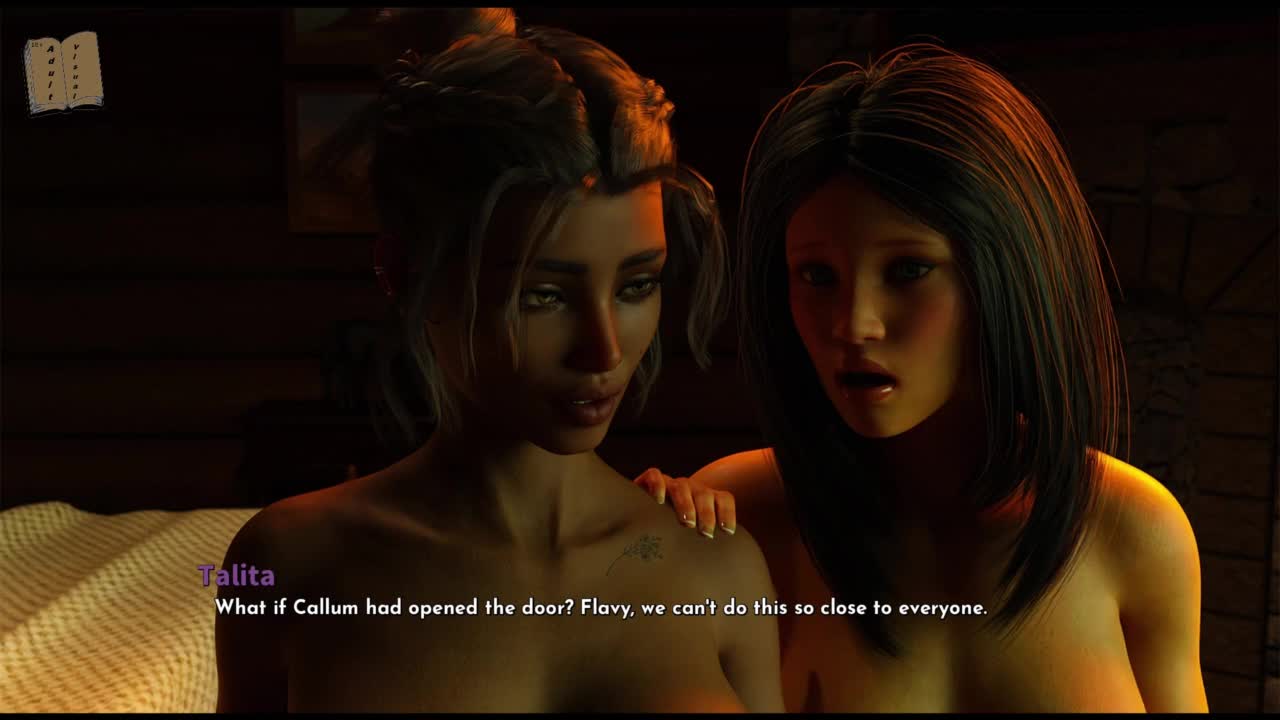The height and width of the screenshot is (720, 1280).
Task: Open the book icon in the corner
Action: (x=63, y=73)
